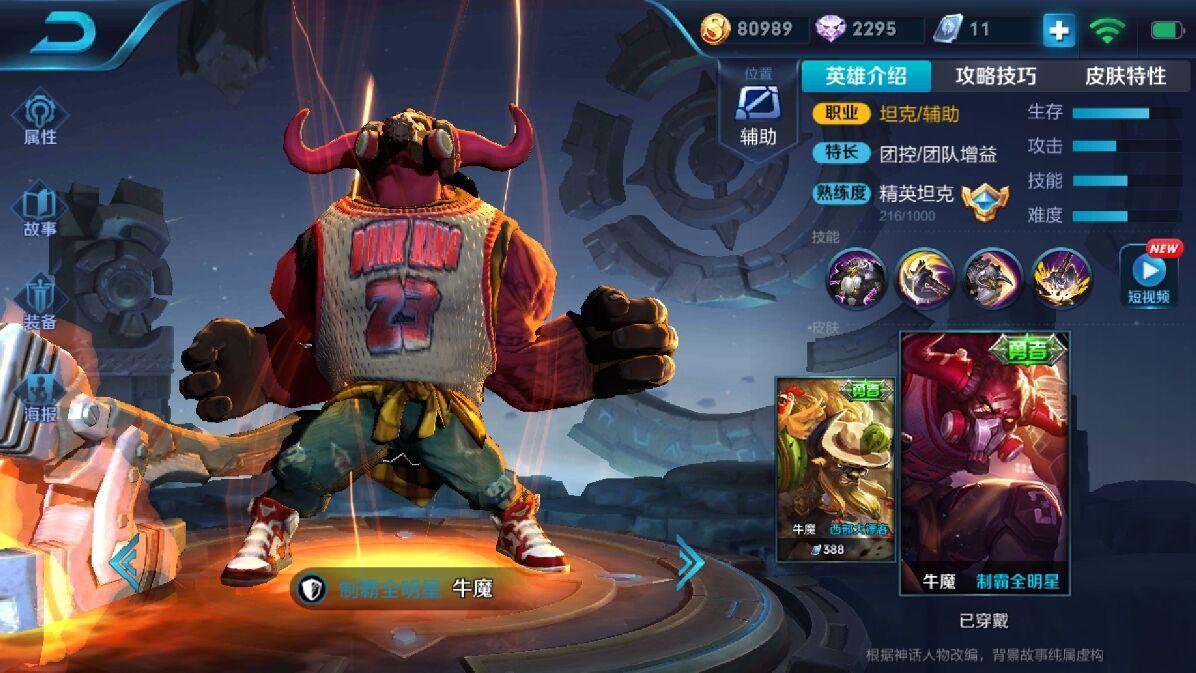The height and width of the screenshot is (673, 1196).
Task: Show the previous hero with left arrow
Action: point(126,562)
